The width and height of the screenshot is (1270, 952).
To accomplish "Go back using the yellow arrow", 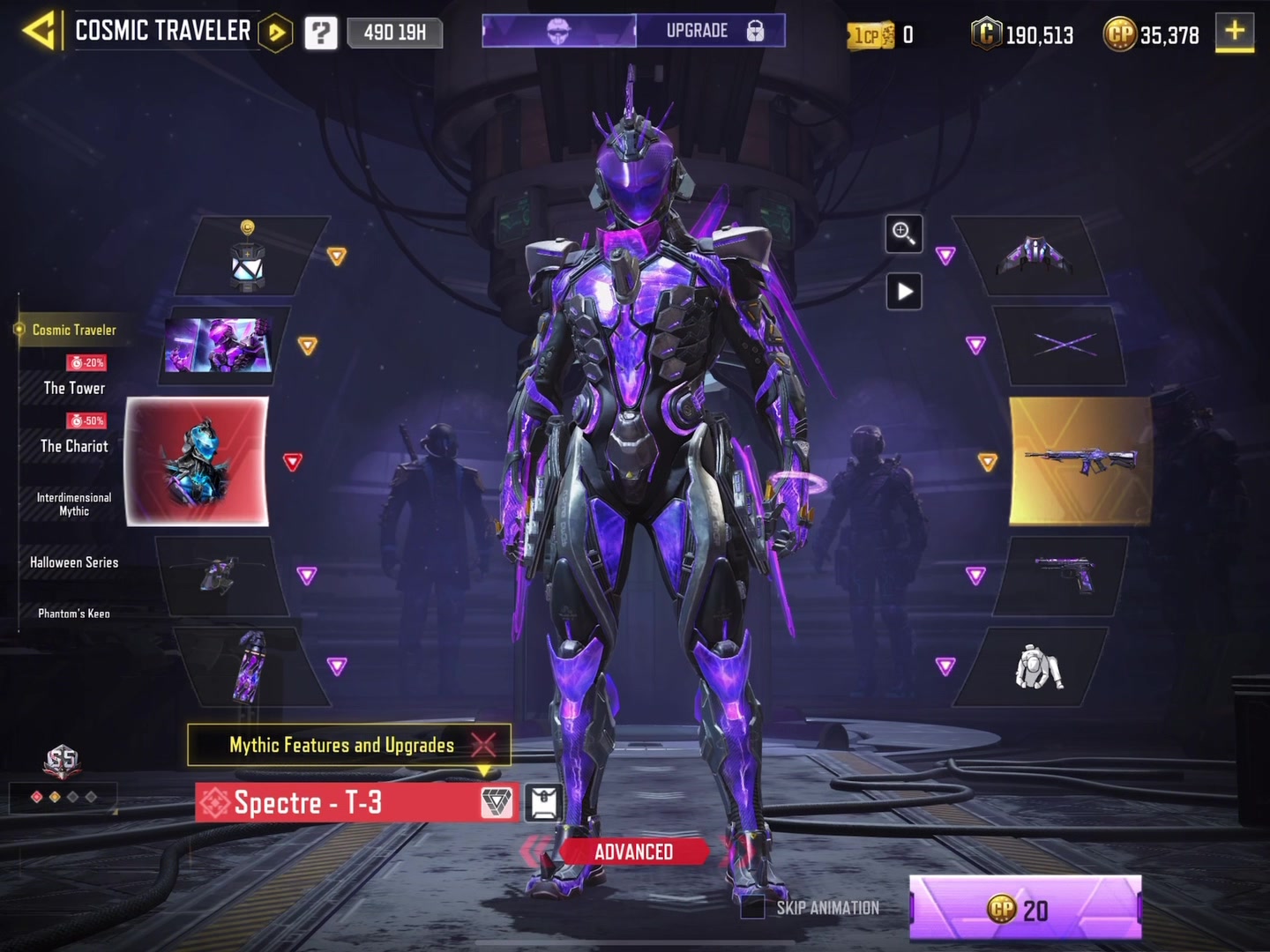I will [39, 32].
